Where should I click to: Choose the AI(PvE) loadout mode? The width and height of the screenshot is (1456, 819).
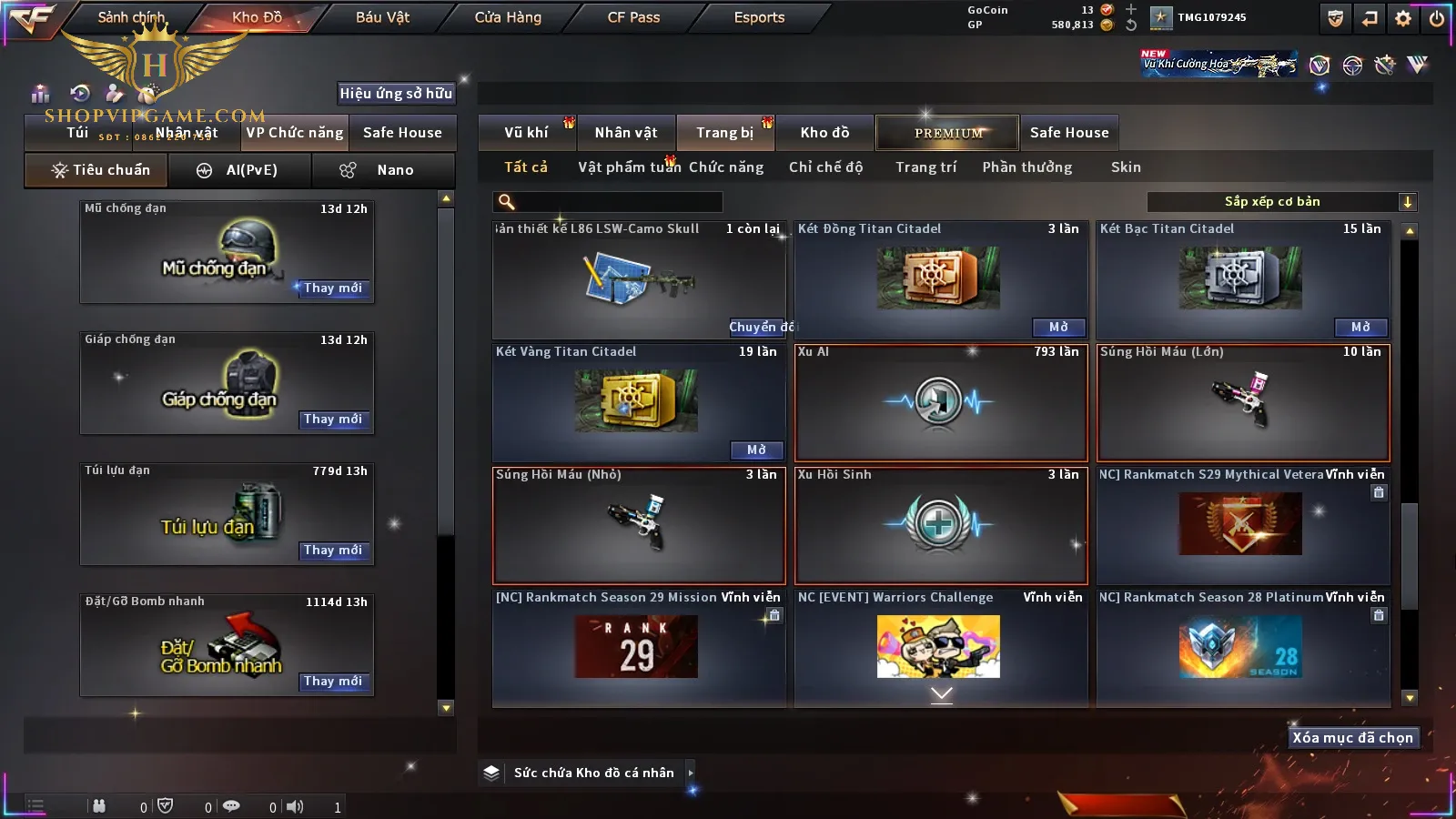click(239, 170)
